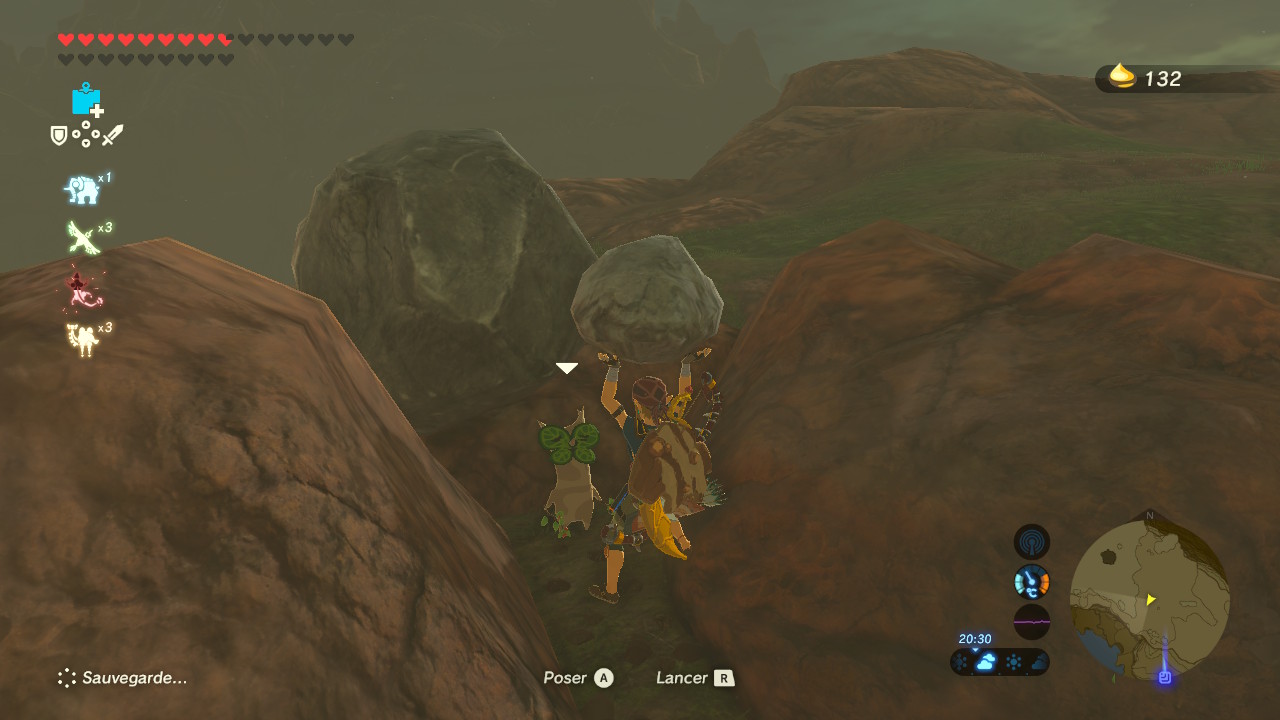Activate the elephant Mipha's Grace ability icon
Viewport: 1280px width, 720px height.
pos(82,189)
